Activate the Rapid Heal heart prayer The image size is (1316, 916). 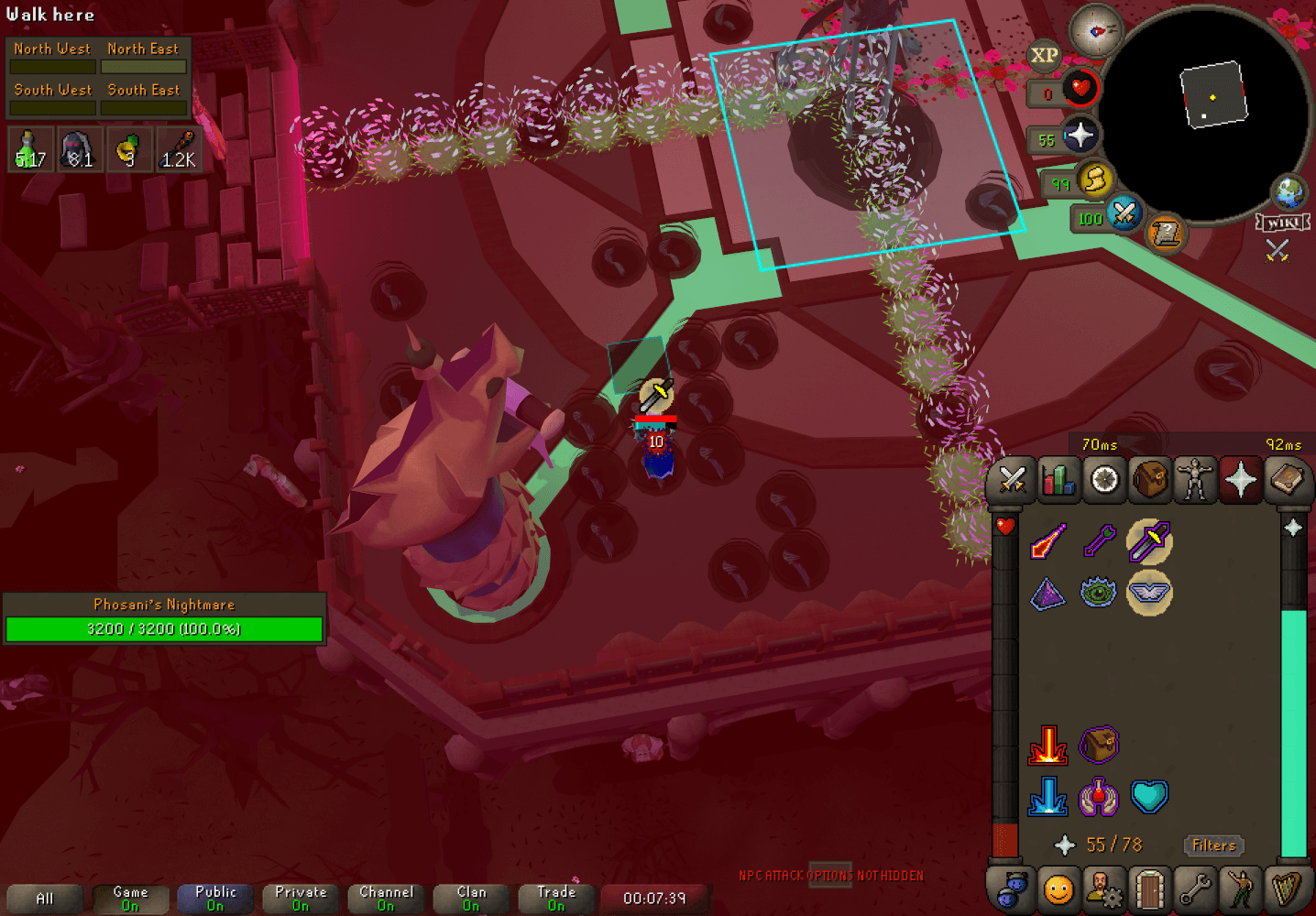tap(1150, 798)
